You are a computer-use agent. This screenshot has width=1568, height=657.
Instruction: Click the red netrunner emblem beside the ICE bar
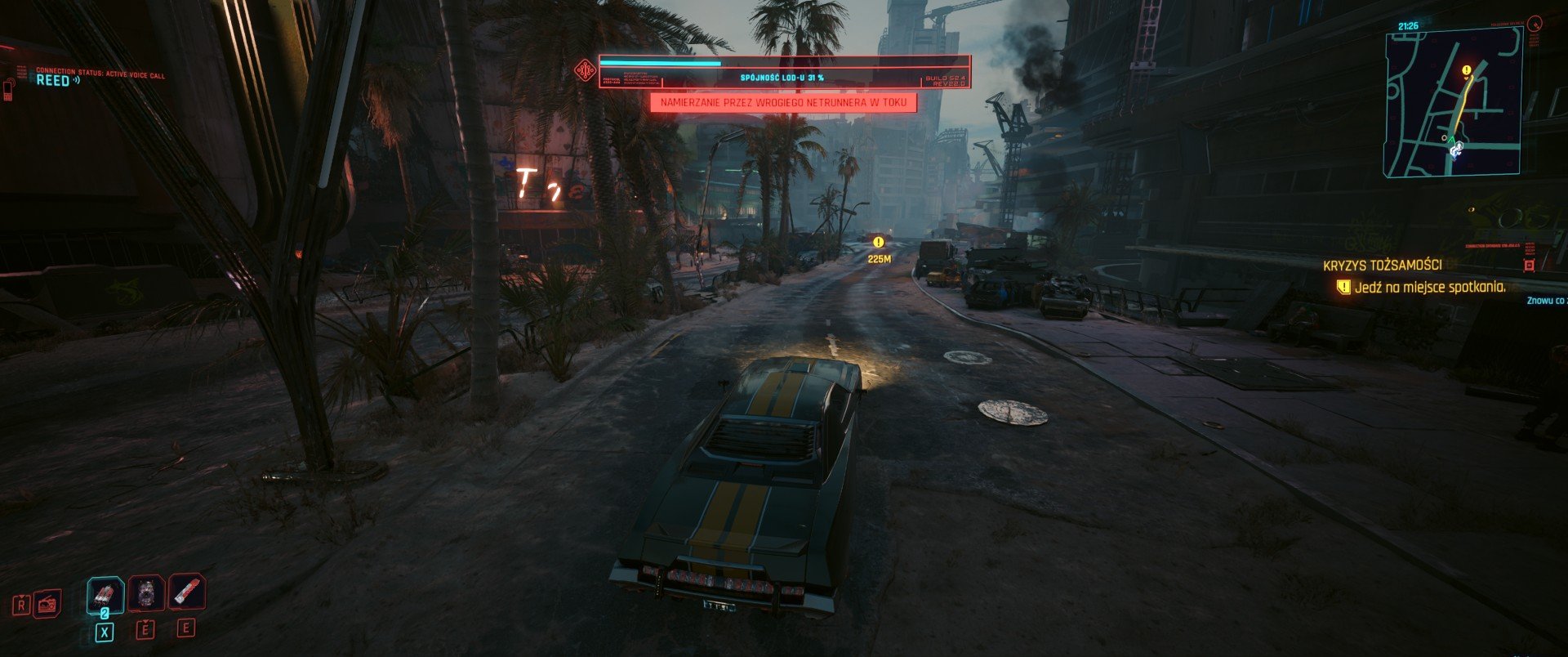585,71
